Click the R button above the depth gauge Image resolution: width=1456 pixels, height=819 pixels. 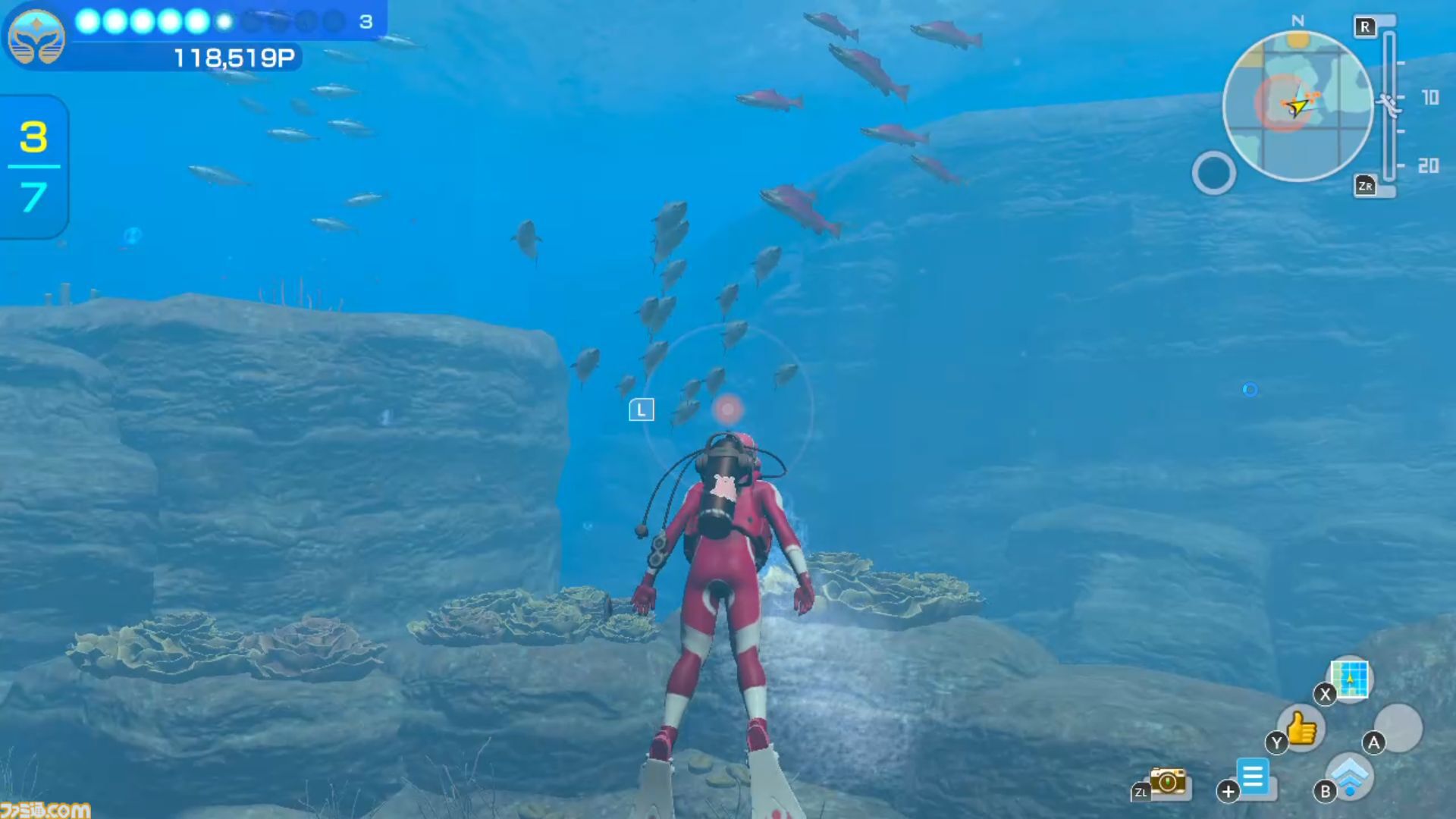[1365, 27]
